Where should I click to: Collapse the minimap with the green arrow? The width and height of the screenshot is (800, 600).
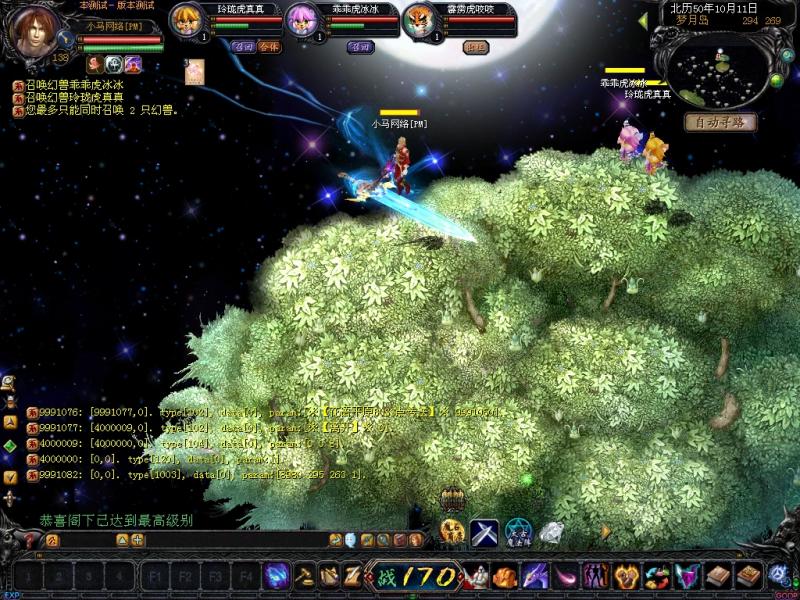click(643, 20)
